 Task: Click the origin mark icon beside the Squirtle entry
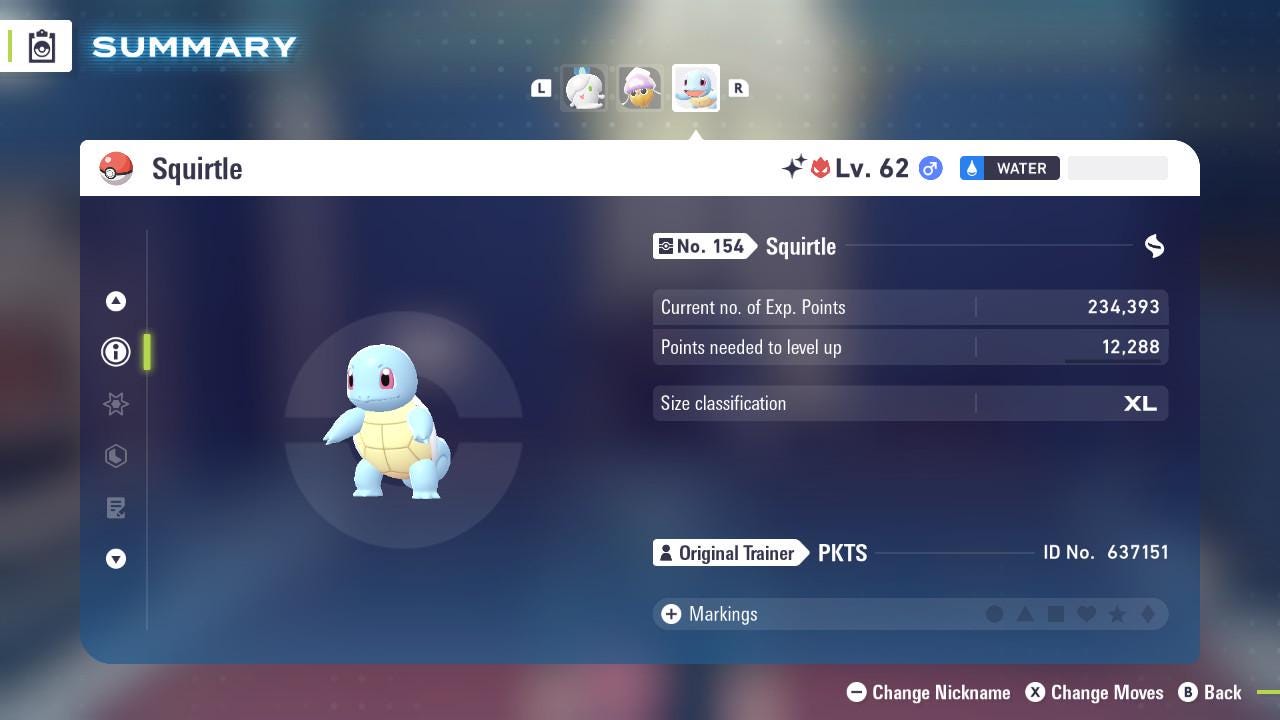coord(1154,246)
